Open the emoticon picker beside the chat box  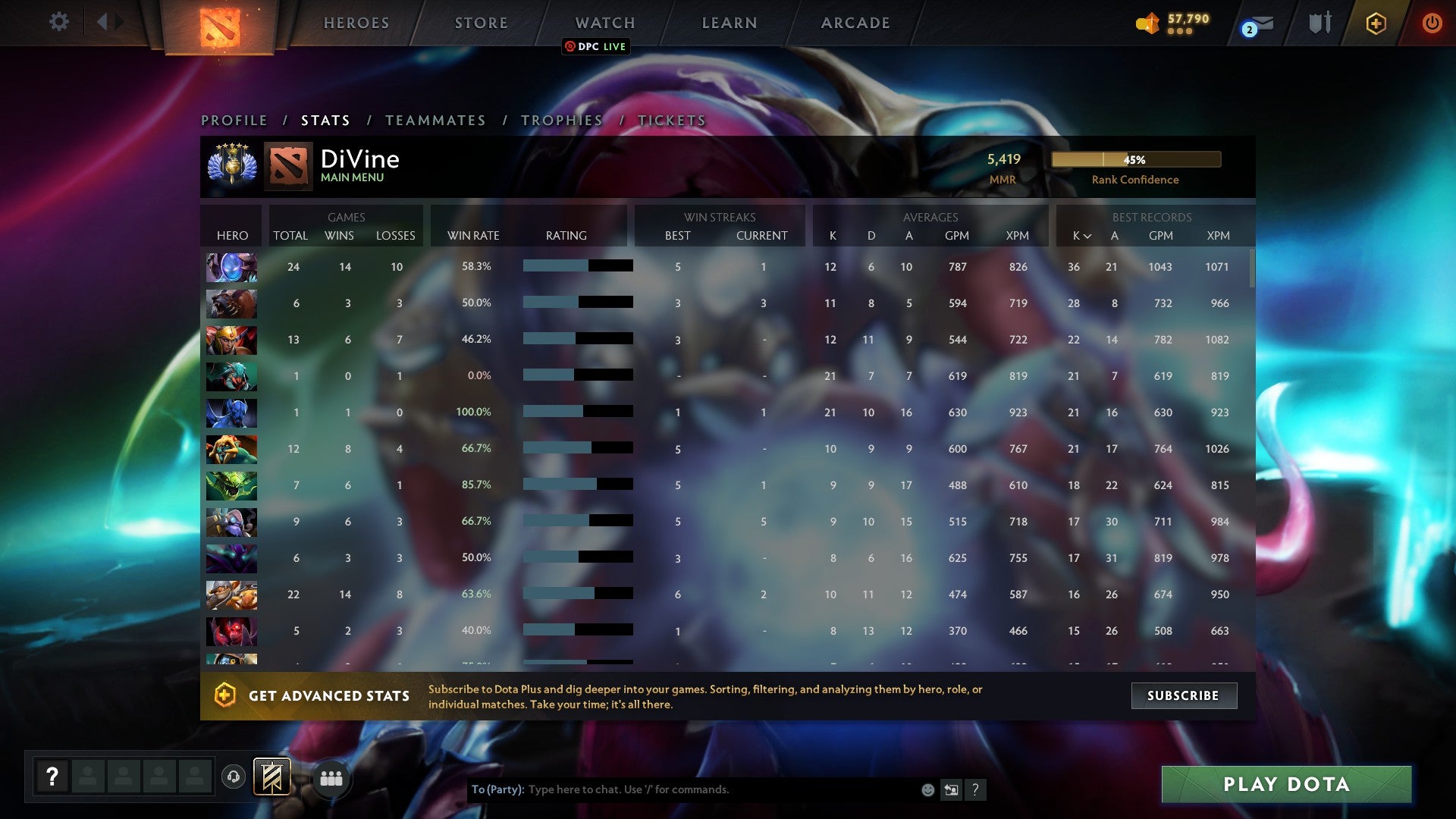click(927, 789)
